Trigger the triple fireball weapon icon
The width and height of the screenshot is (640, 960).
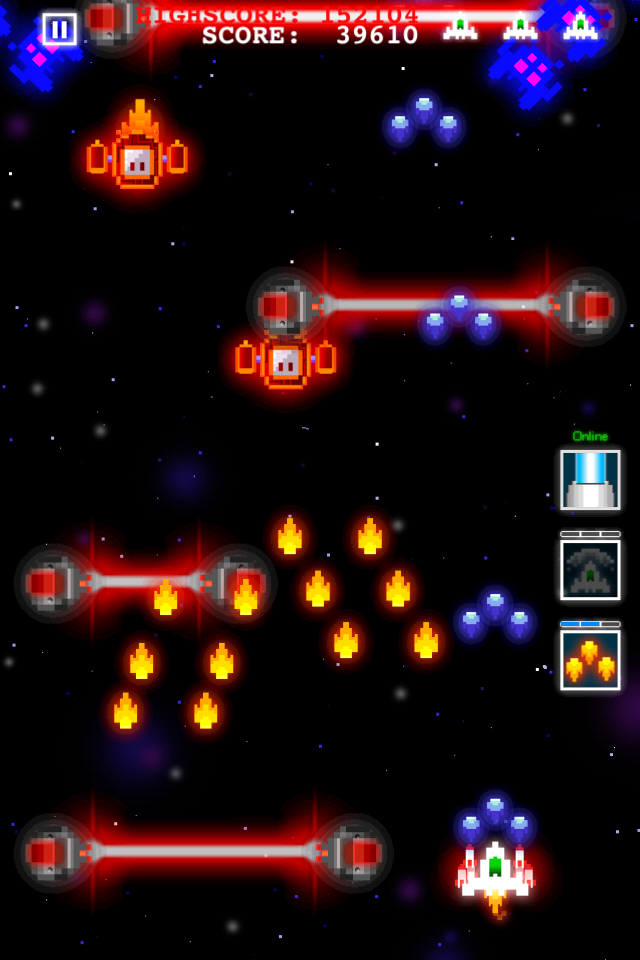click(x=590, y=660)
